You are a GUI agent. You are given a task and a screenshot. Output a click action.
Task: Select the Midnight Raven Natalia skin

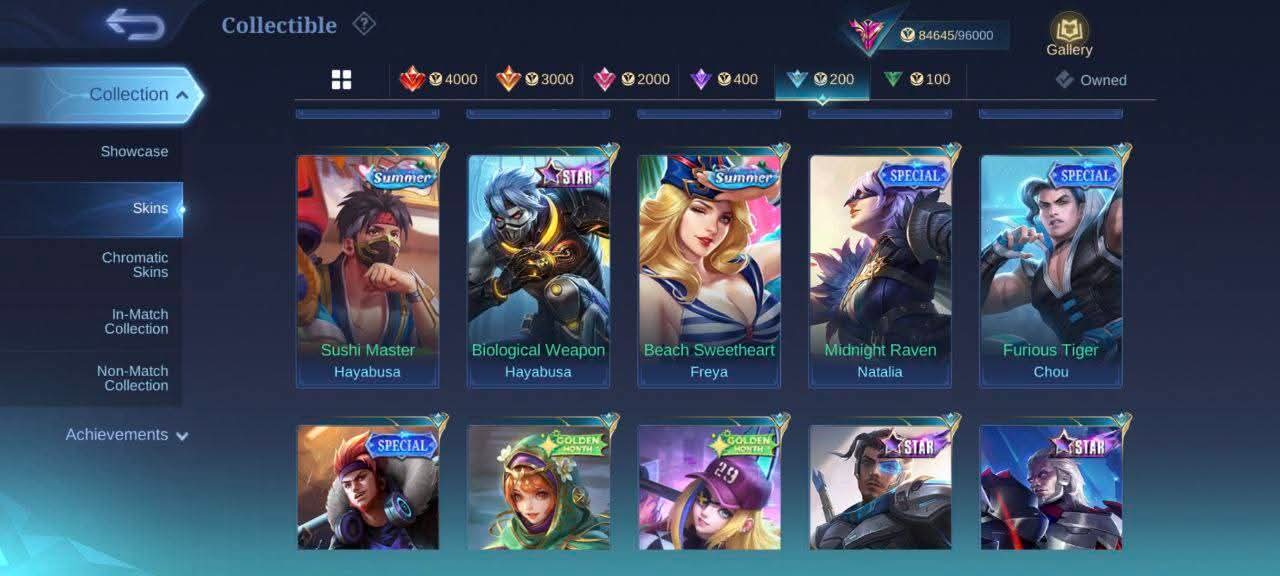click(x=880, y=270)
